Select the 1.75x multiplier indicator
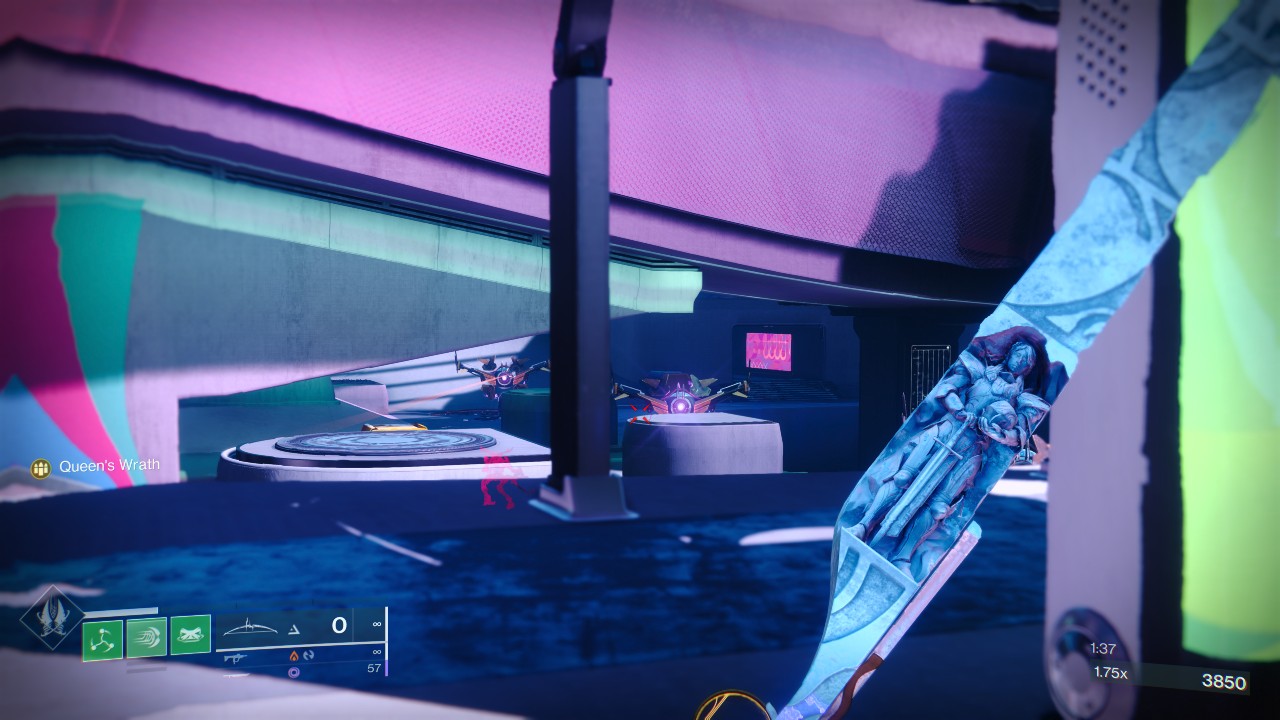The height and width of the screenshot is (720, 1280). (x=1110, y=673)
